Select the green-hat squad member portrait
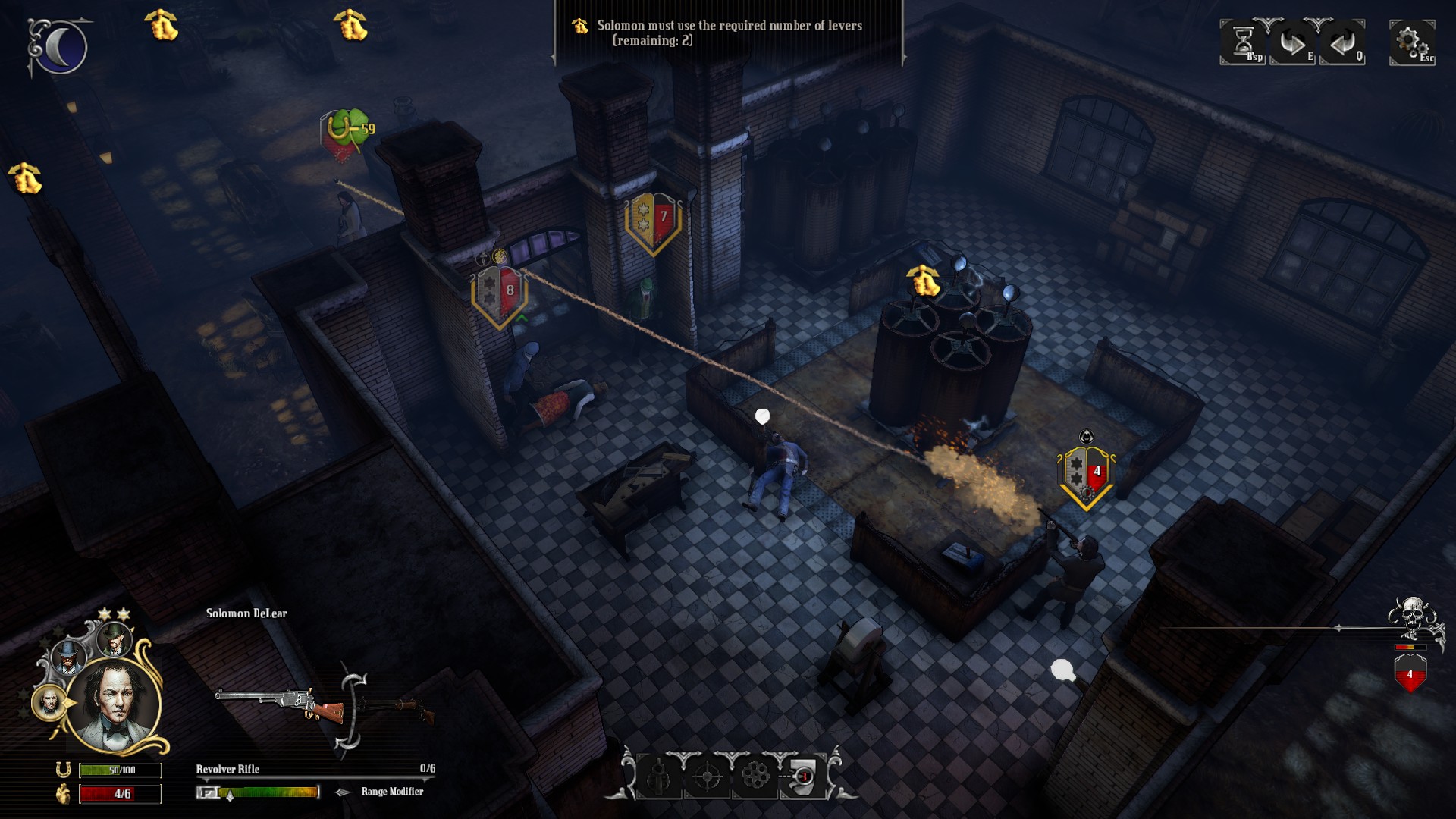This screenshot has width=1456, height=819. pyautogui.click(x=115, y=640)
